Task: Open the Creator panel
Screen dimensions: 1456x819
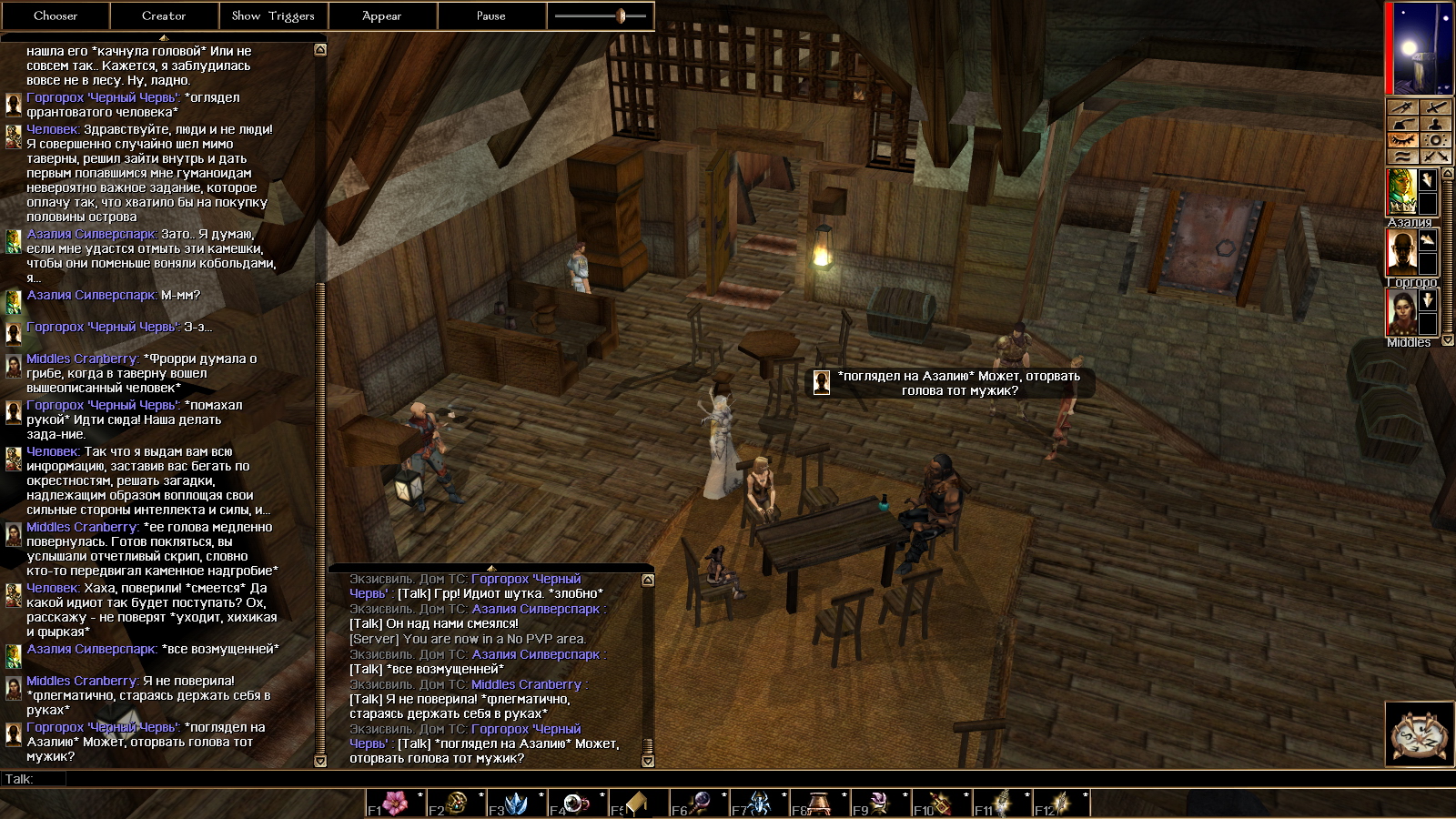Action: point(164,15)
